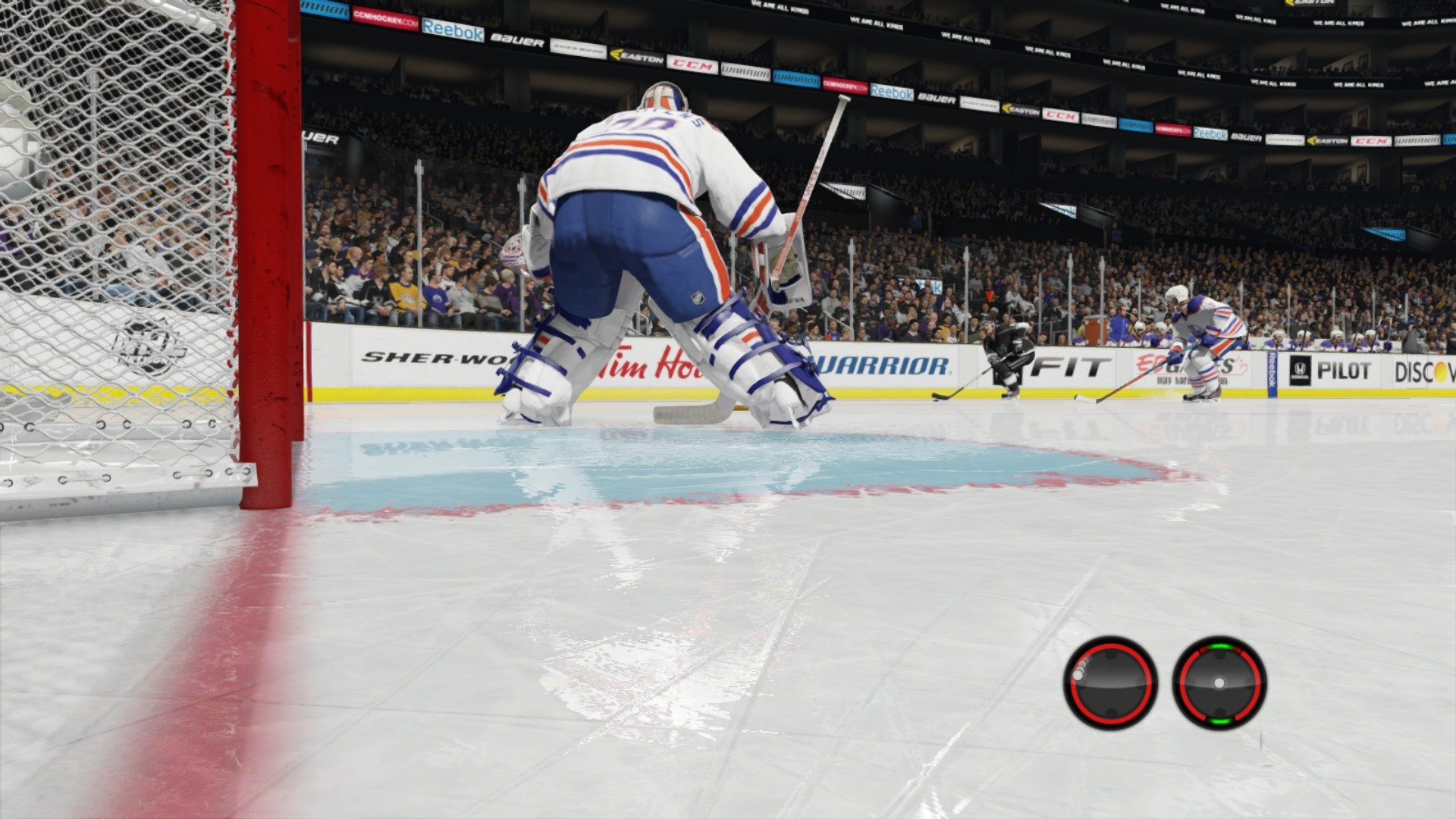Select the right stick indicator with green markers
This screenshot has width=1456, height=819.
point(1219,683)
